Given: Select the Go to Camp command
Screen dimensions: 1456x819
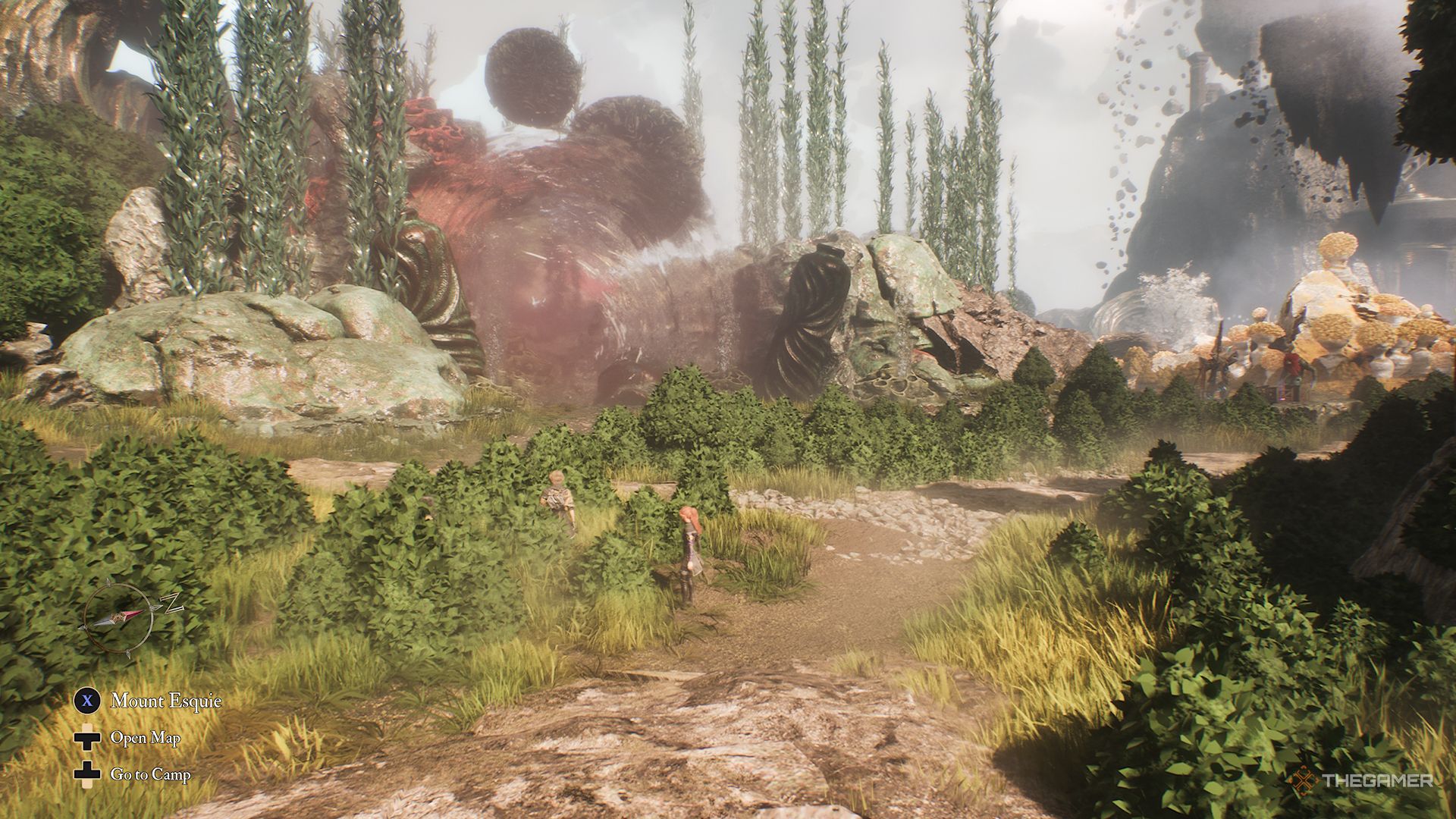Looking at the screenshot, I should click(x=150, y=774).
